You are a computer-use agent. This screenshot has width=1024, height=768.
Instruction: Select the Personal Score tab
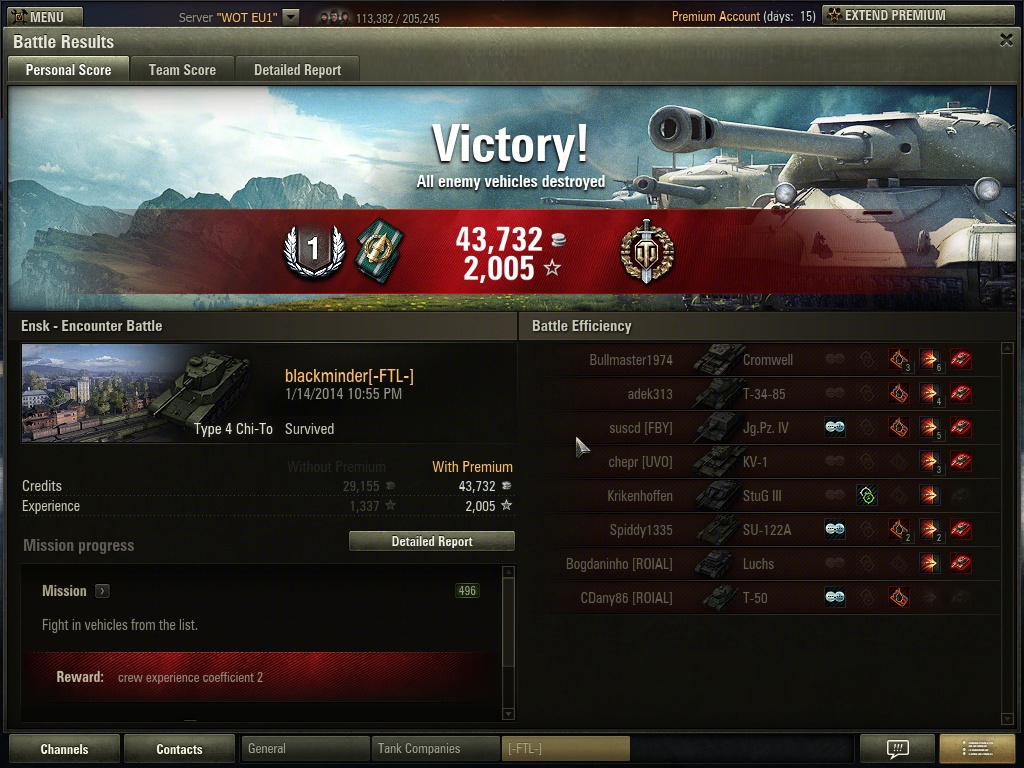pyautogui.click(x=68, y=70)
